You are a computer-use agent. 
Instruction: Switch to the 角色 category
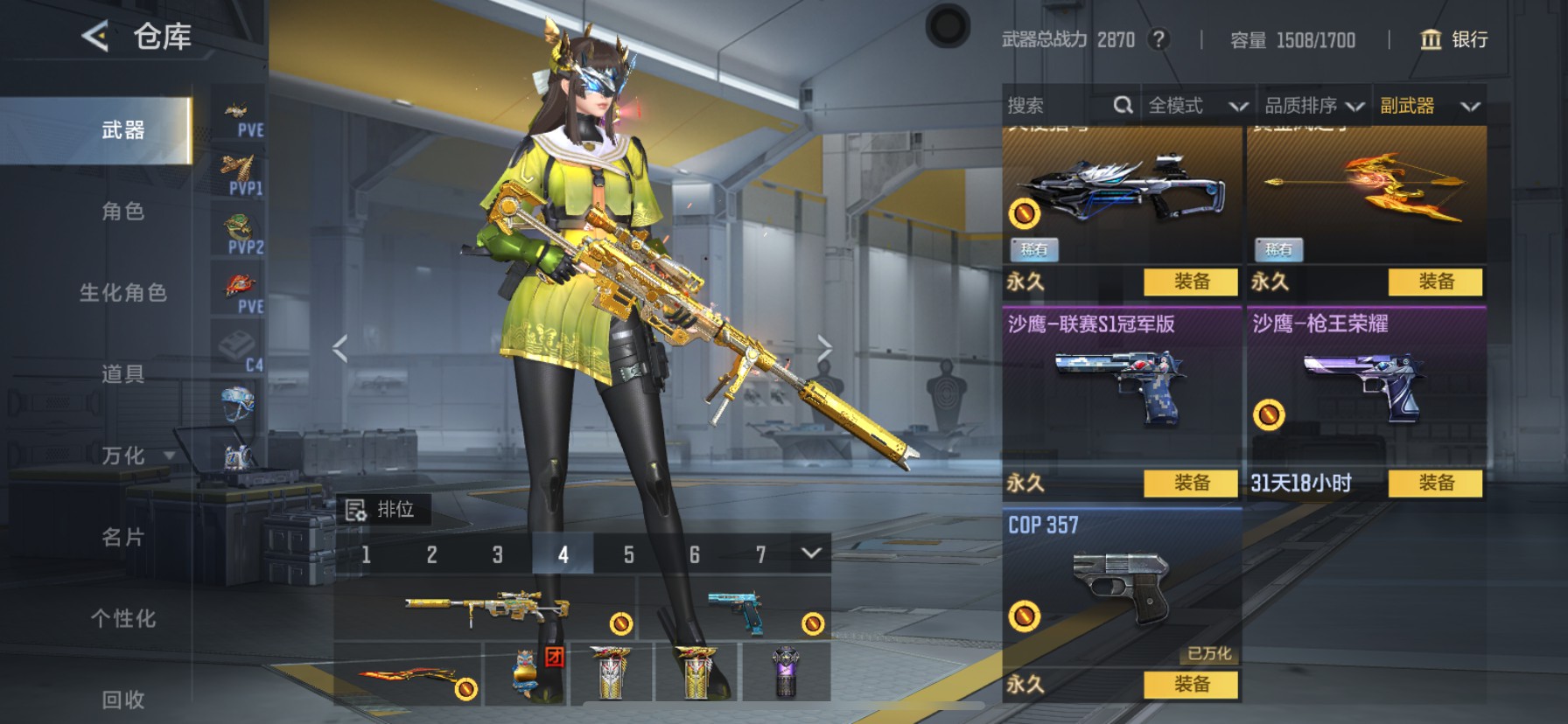click(x=122, y=212)
